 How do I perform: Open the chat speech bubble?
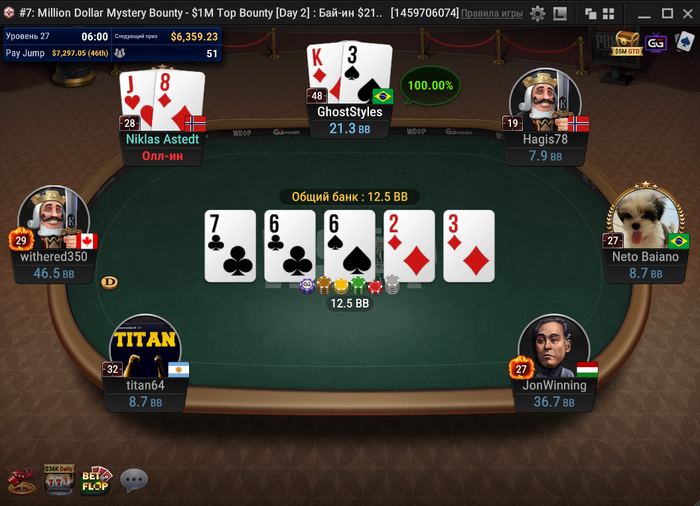pos(134,481)
